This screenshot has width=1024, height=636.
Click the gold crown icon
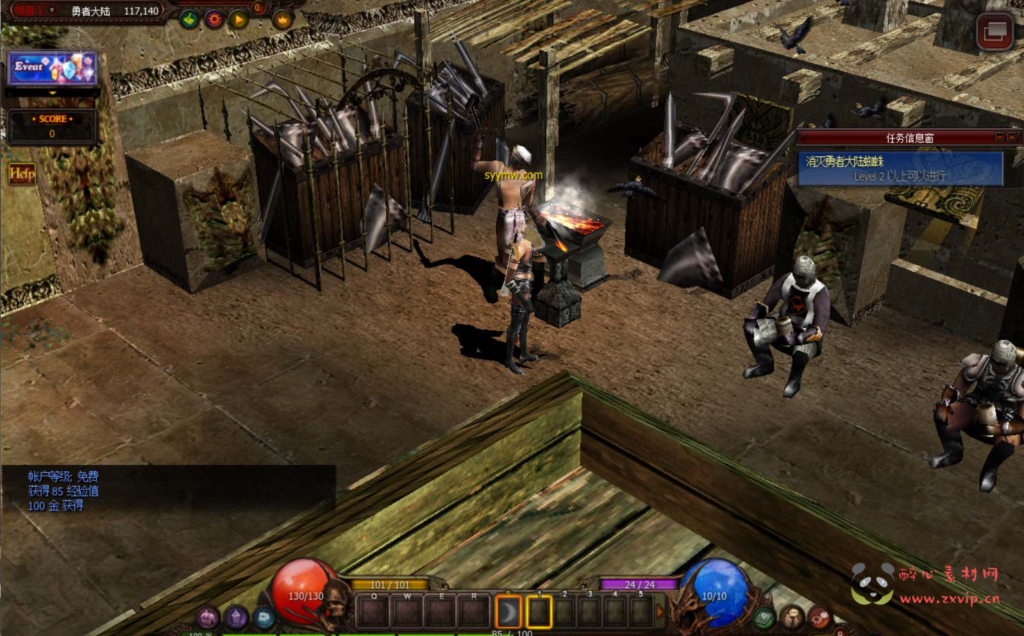[282, 18]
